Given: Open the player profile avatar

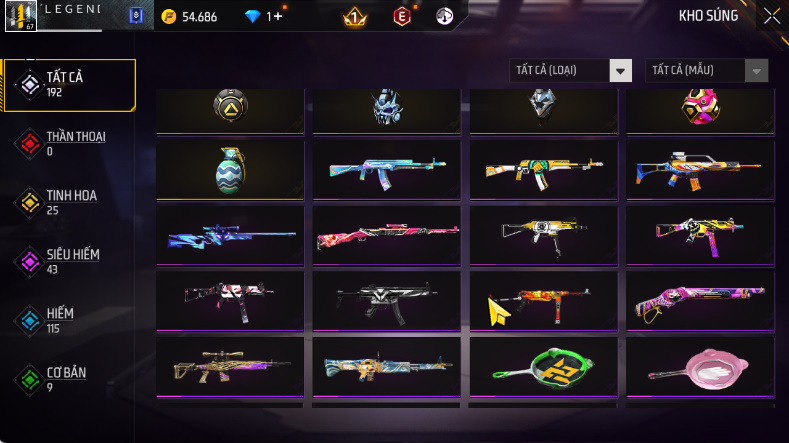Looking at the screenshot, I should coord(20,14).
